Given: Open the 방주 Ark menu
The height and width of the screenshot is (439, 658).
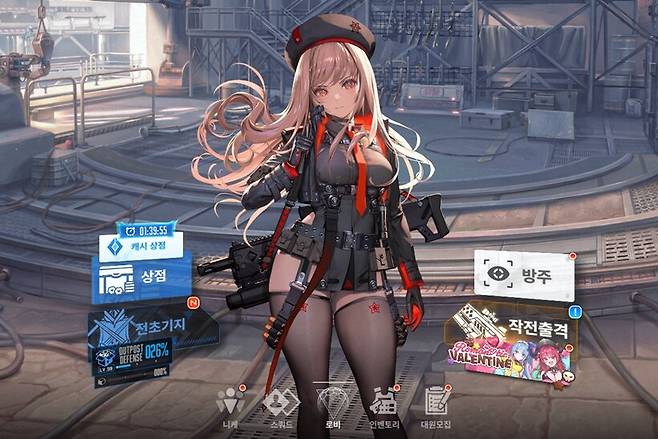Looking at the screenshot, I should pyautogui.click(x=524, y=273).
